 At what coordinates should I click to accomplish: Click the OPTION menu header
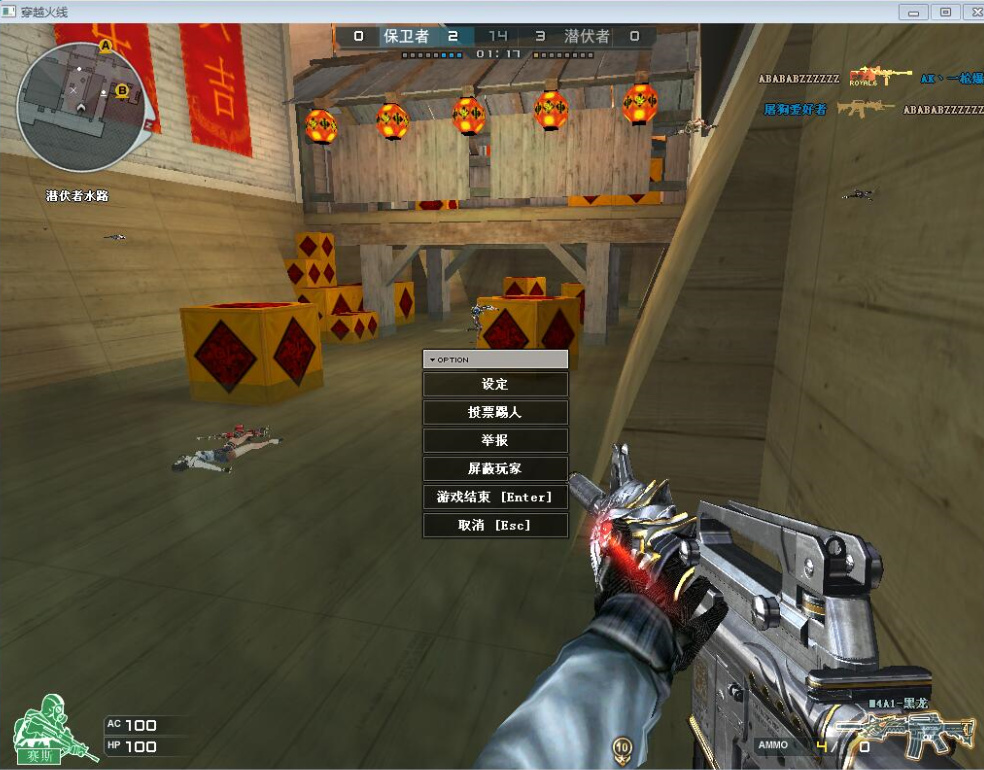pos(495,359)
